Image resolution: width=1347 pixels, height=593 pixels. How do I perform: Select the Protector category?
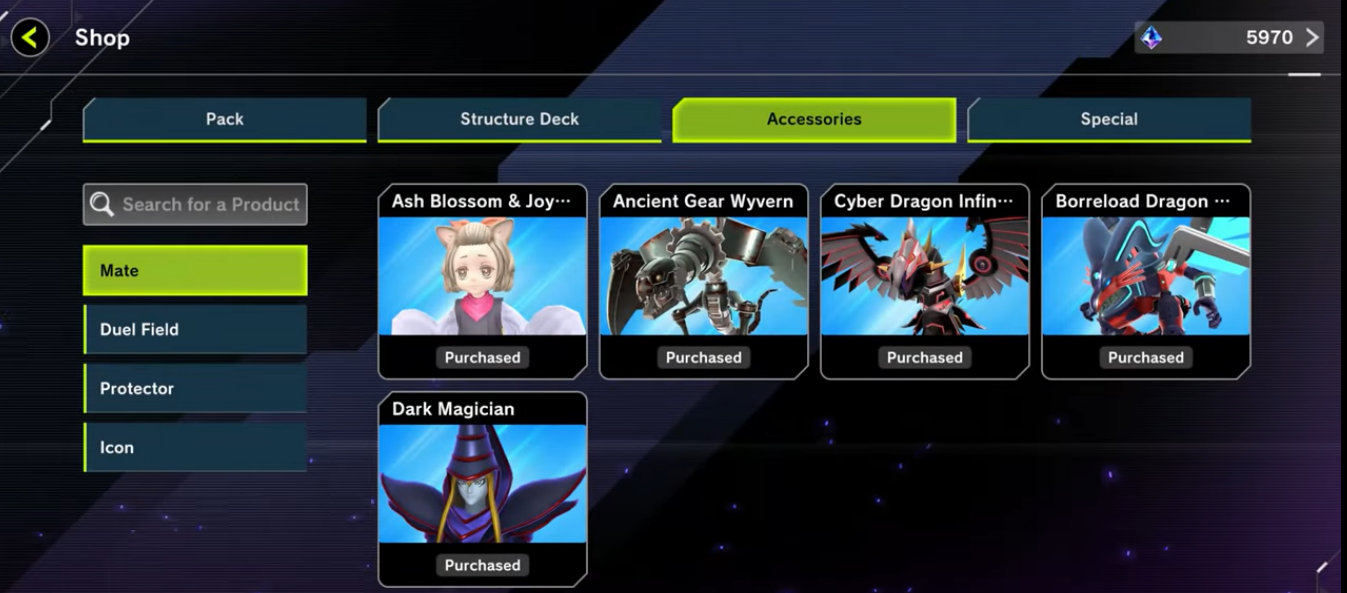coord(195,388)
